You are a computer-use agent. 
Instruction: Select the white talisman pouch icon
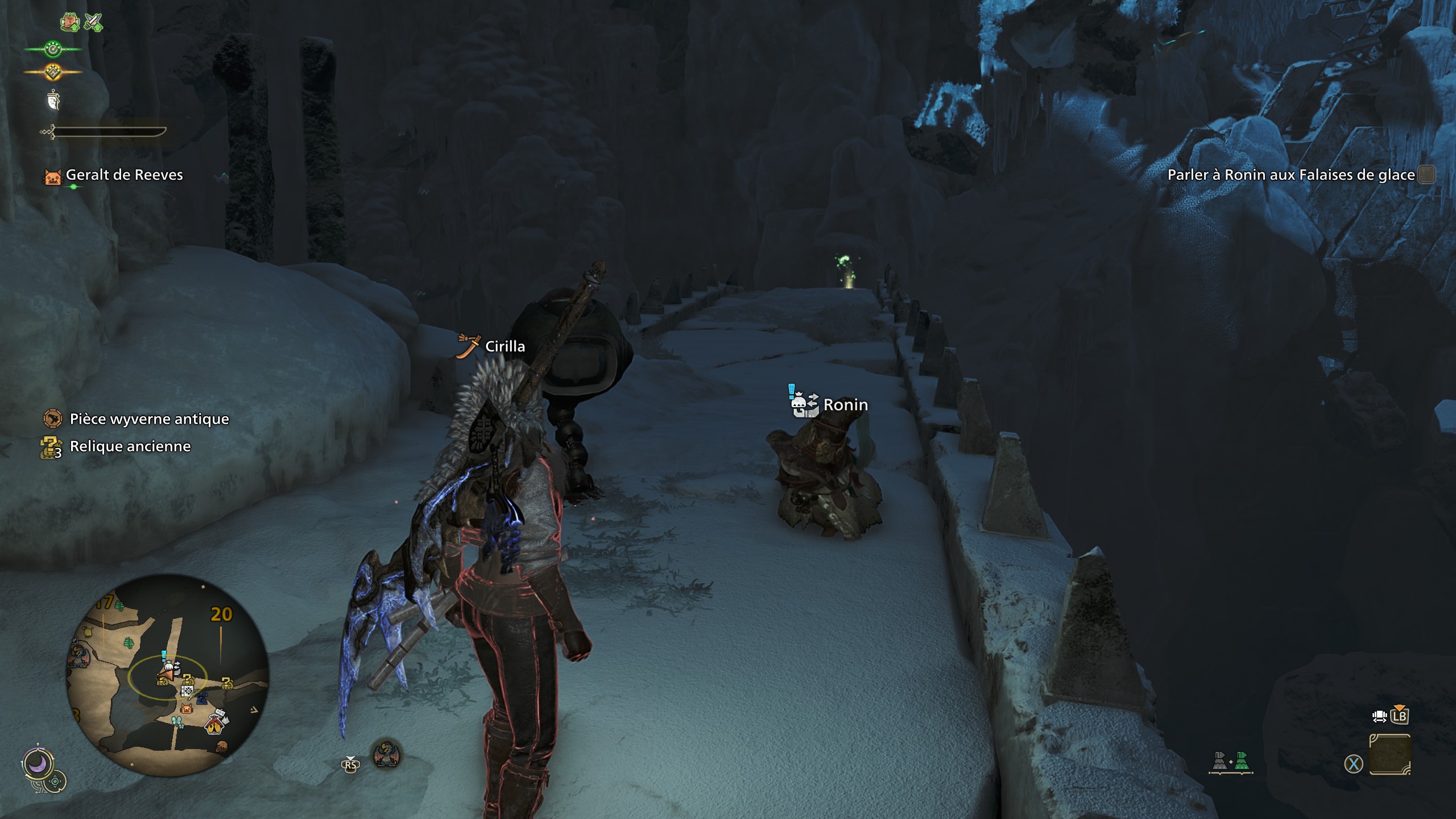[53, 101]
